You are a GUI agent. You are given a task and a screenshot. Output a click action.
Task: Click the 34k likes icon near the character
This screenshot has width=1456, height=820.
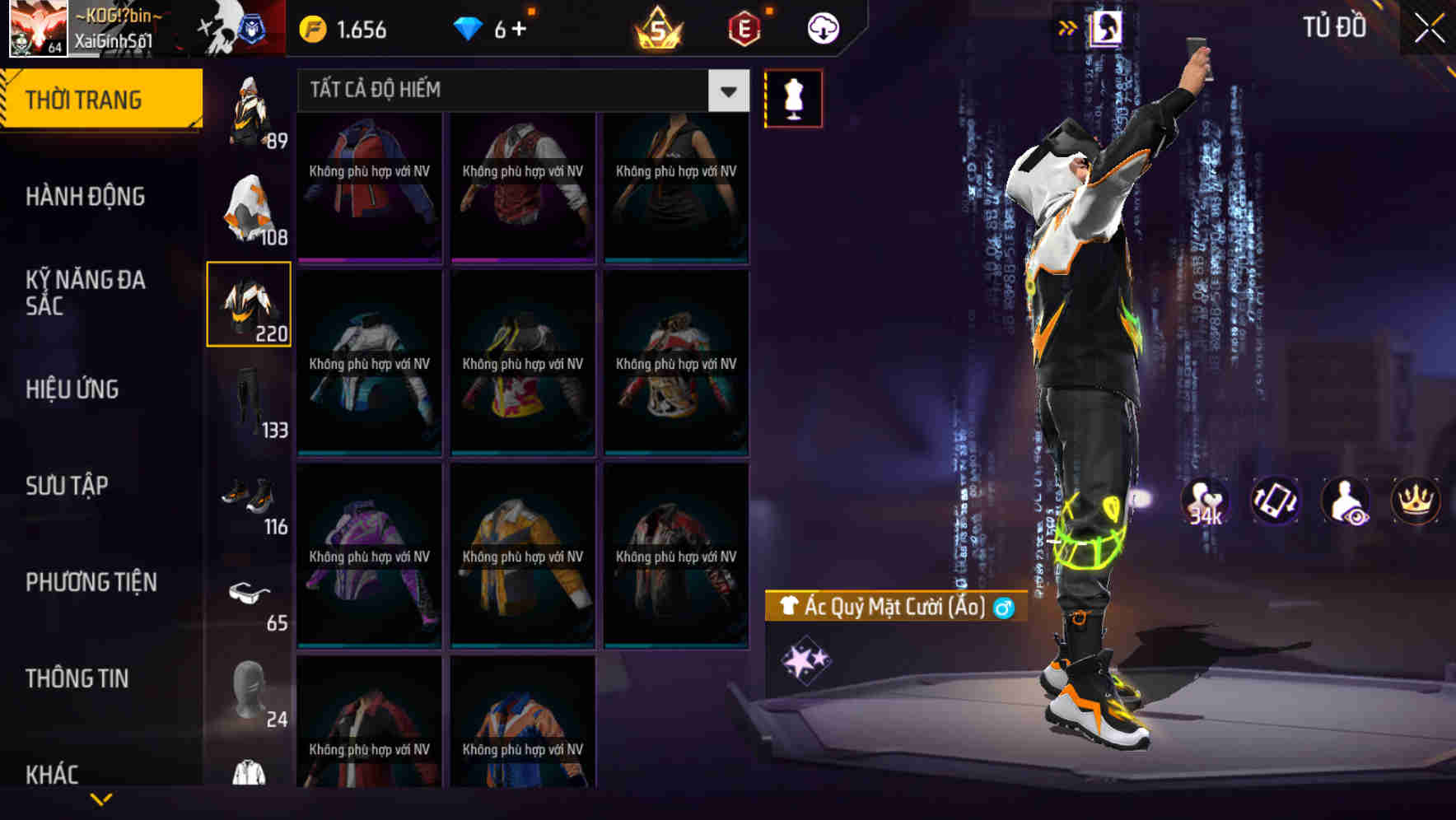click(1206, 501)
